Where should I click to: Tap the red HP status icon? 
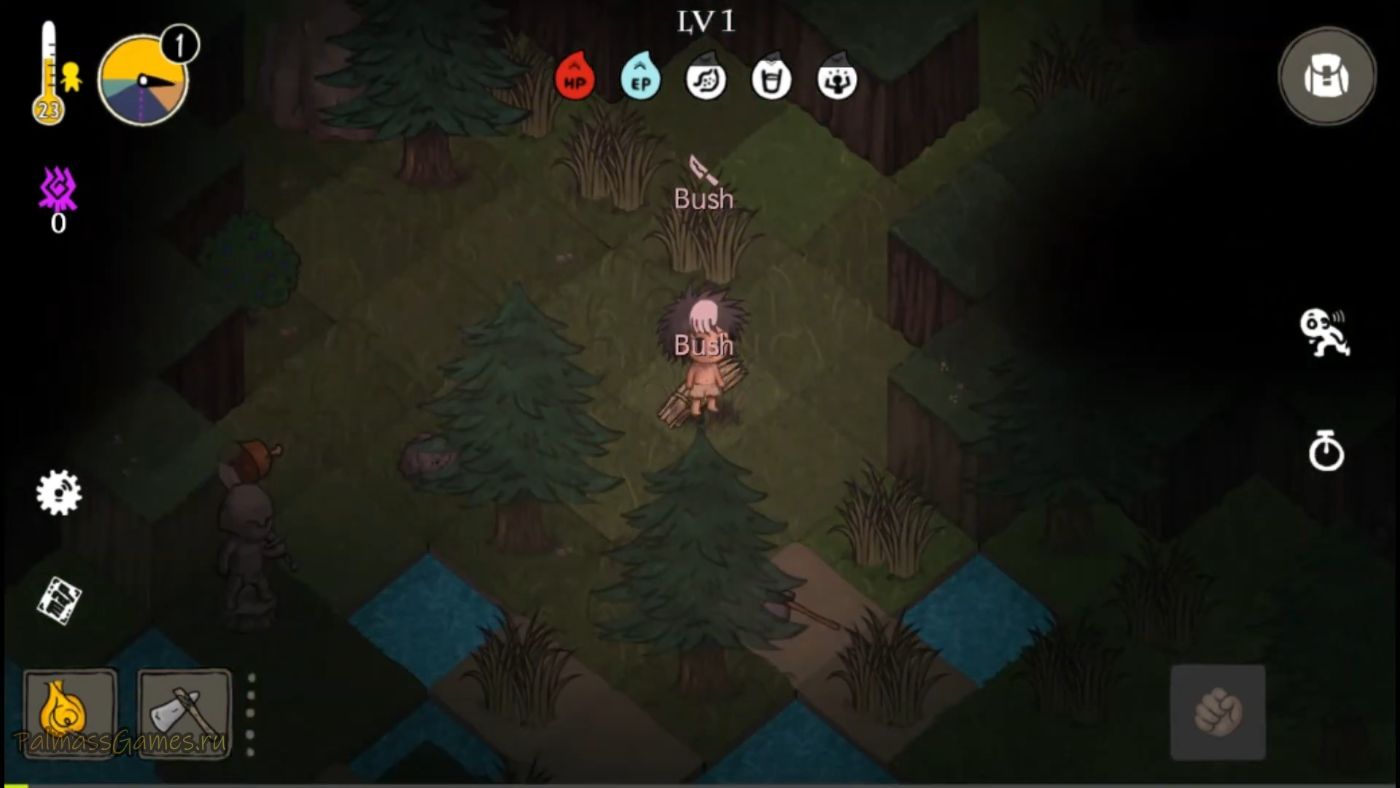(575, 78)
